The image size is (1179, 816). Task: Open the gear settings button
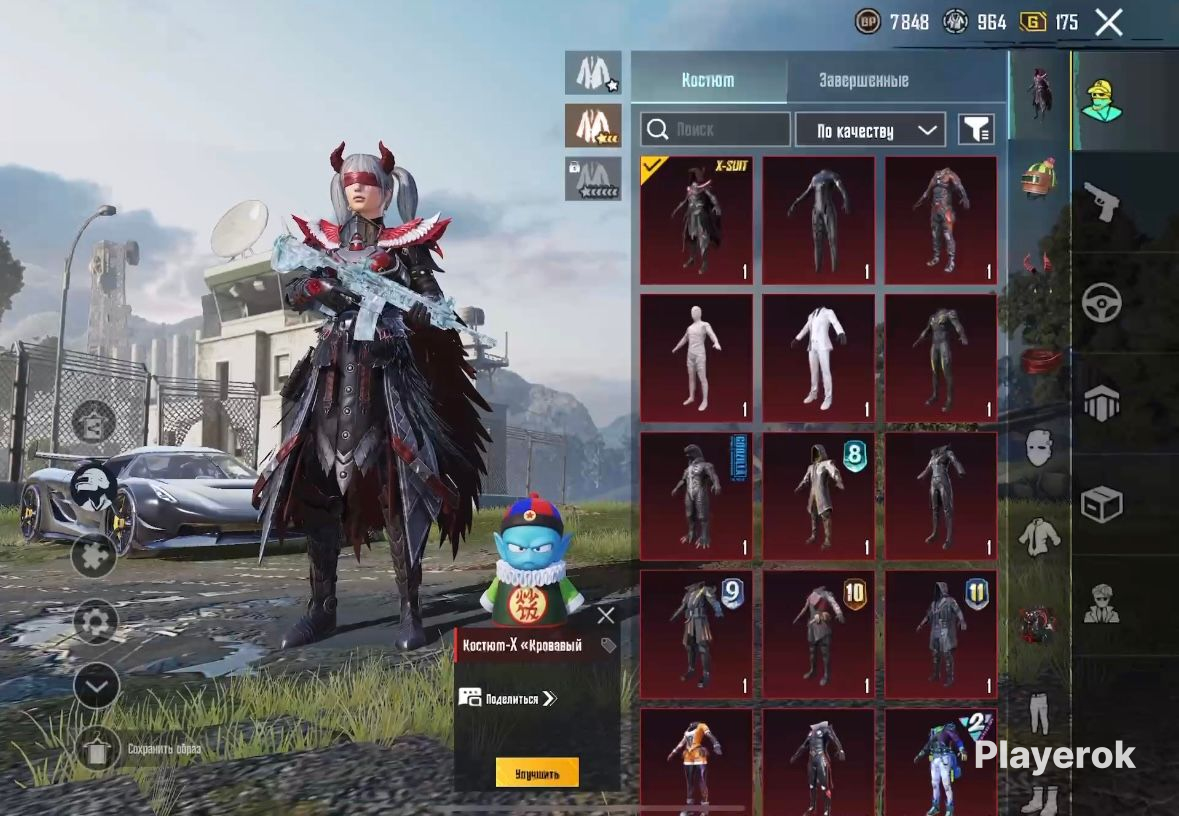[x=96, y=623]
